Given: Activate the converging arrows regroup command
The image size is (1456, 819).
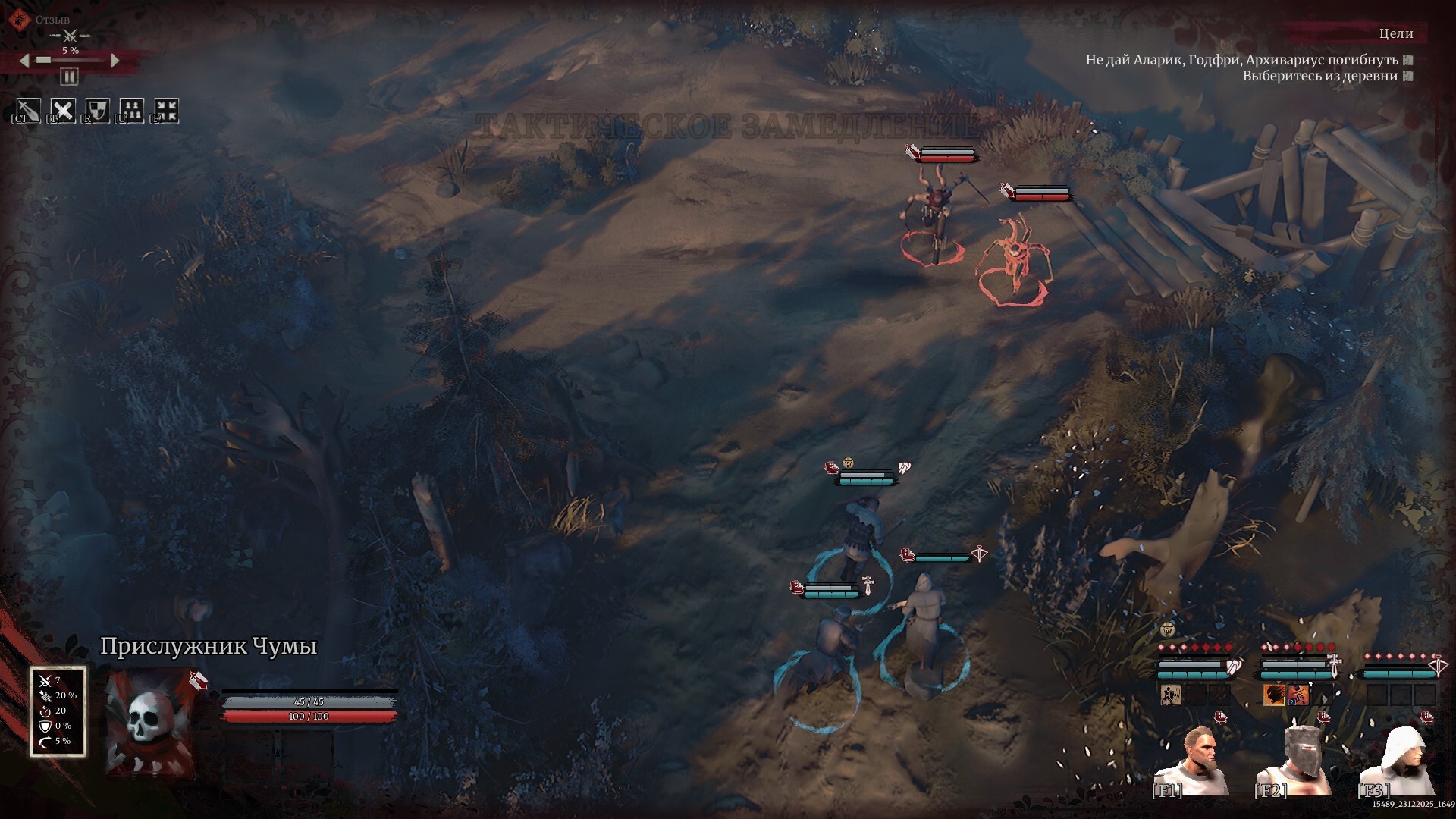Looking at the screenshot, I should coord(166,111).
